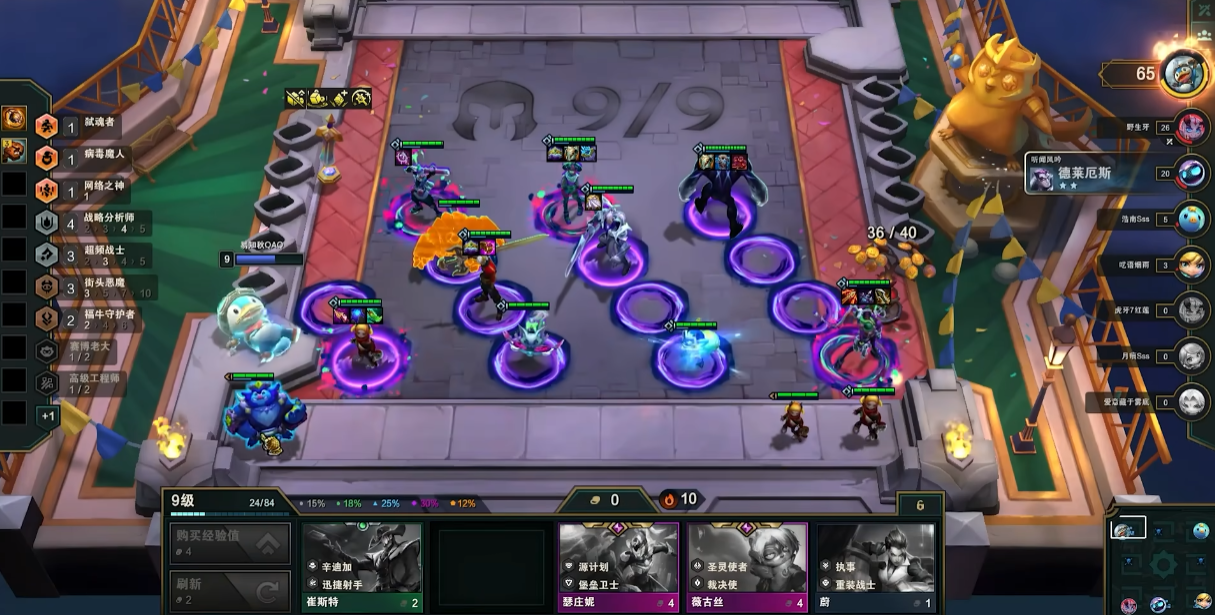
Task: Open the 浩南Sss player portrait
Action: click(x=1191, y=218)
